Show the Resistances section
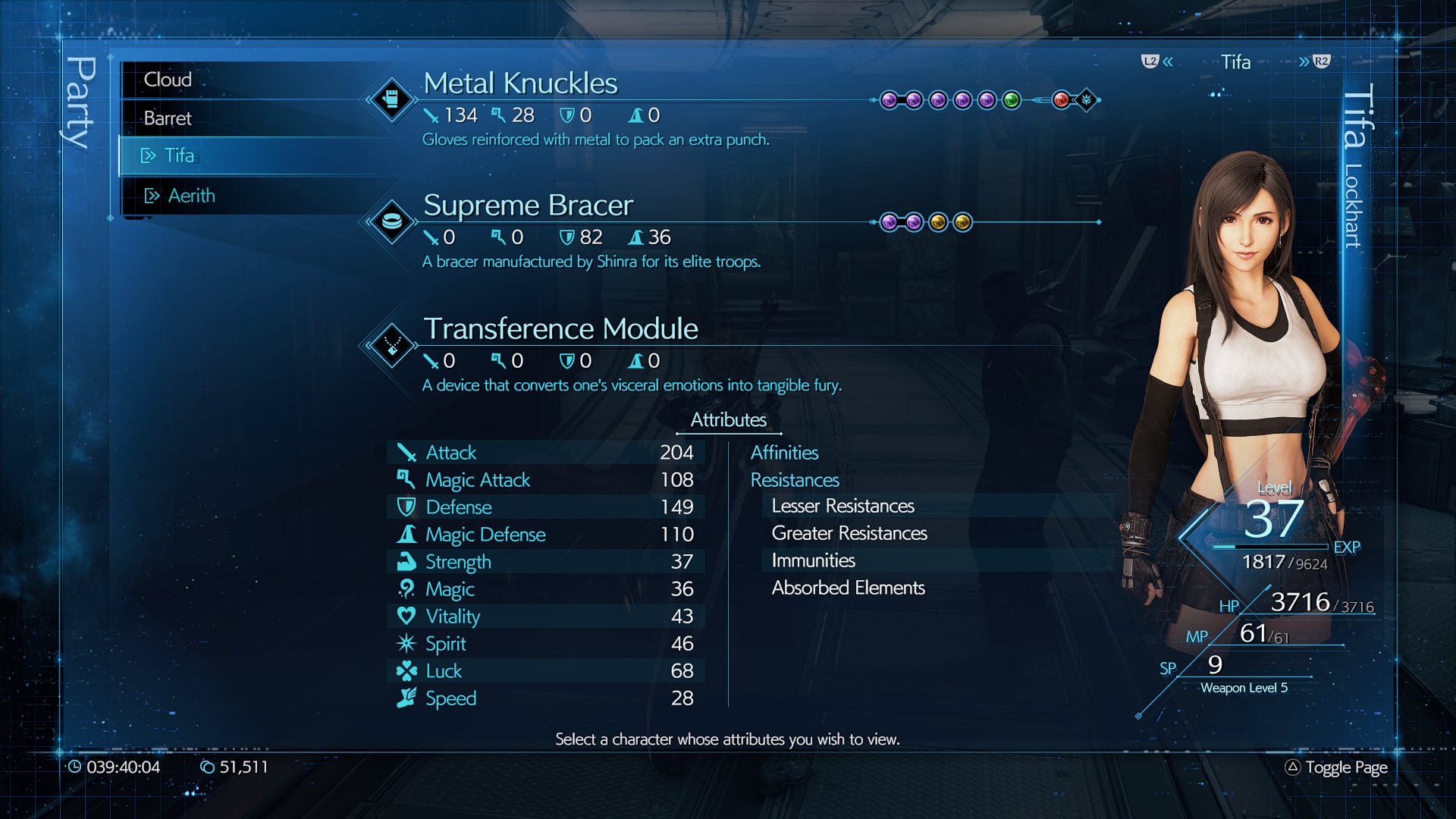This screenshot has height=819, width=1456. click(x=795, y=480)
